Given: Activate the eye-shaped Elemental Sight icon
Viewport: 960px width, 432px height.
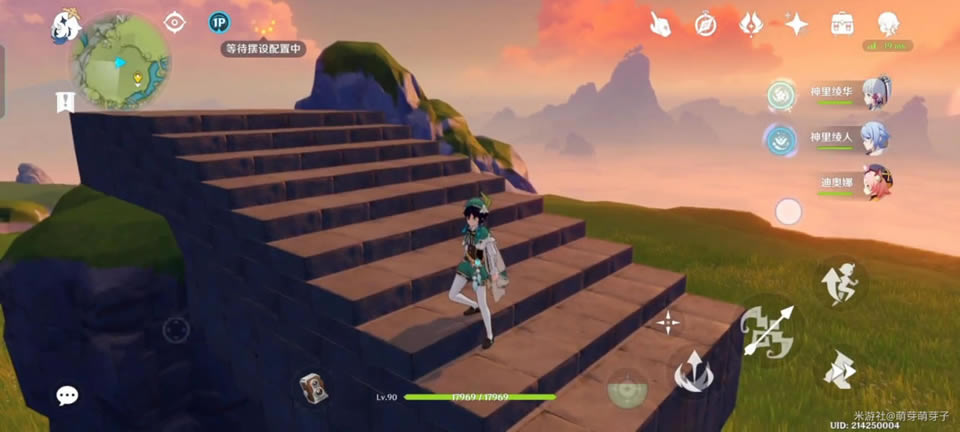Looking at the screenshot, I should pos(175,22).
